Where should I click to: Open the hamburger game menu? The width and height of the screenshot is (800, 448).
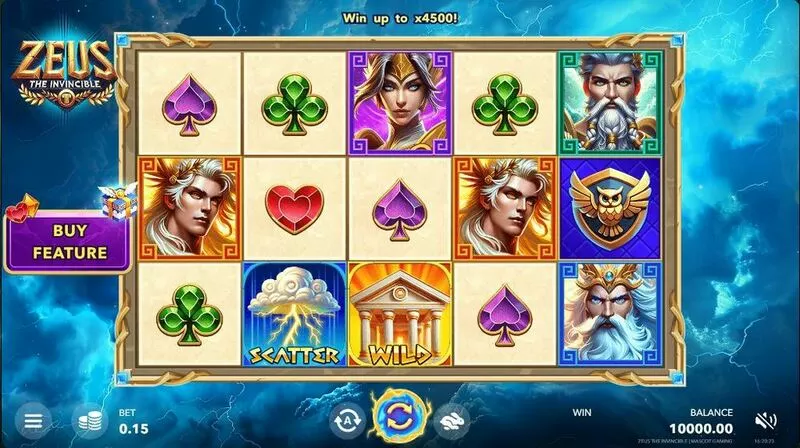pyautogui.click(x=33, y=421)
